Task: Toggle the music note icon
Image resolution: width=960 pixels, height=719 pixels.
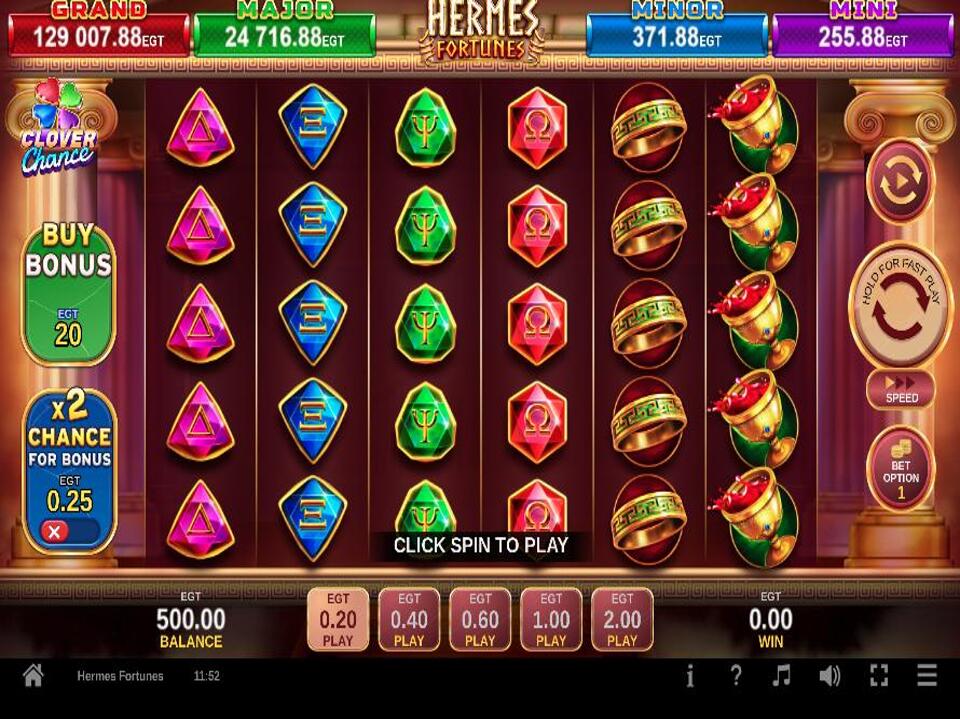Action: coord(782,676)
